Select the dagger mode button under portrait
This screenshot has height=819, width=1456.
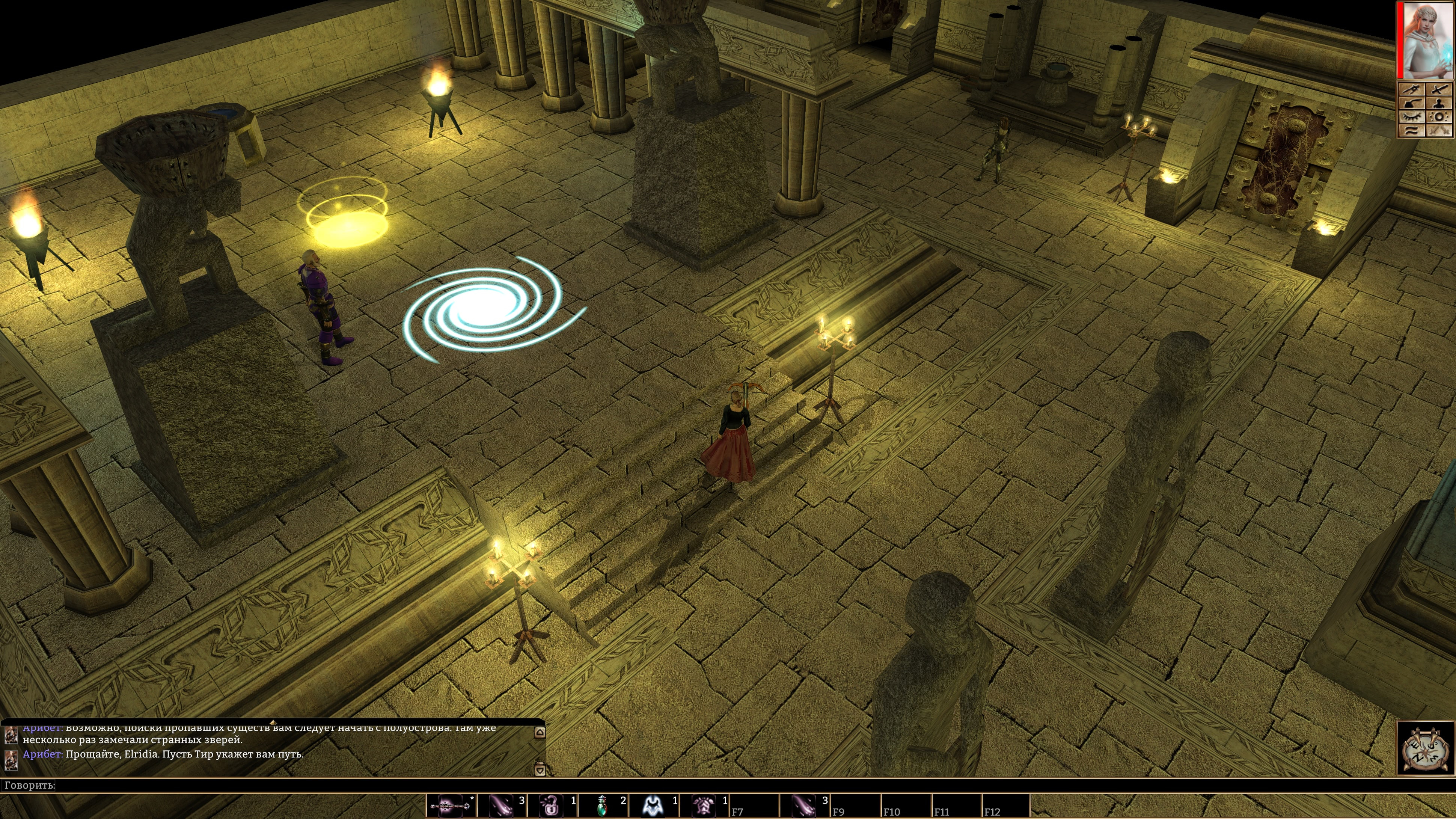[1411, 89]
